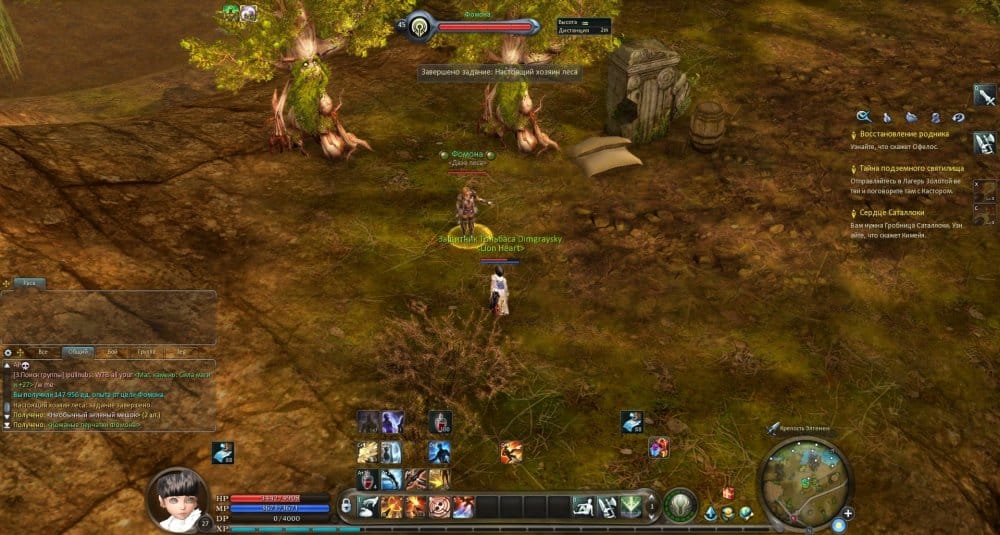Open the "Группа" chat tab
This screenshot has width=1000, height=535.
146,352
